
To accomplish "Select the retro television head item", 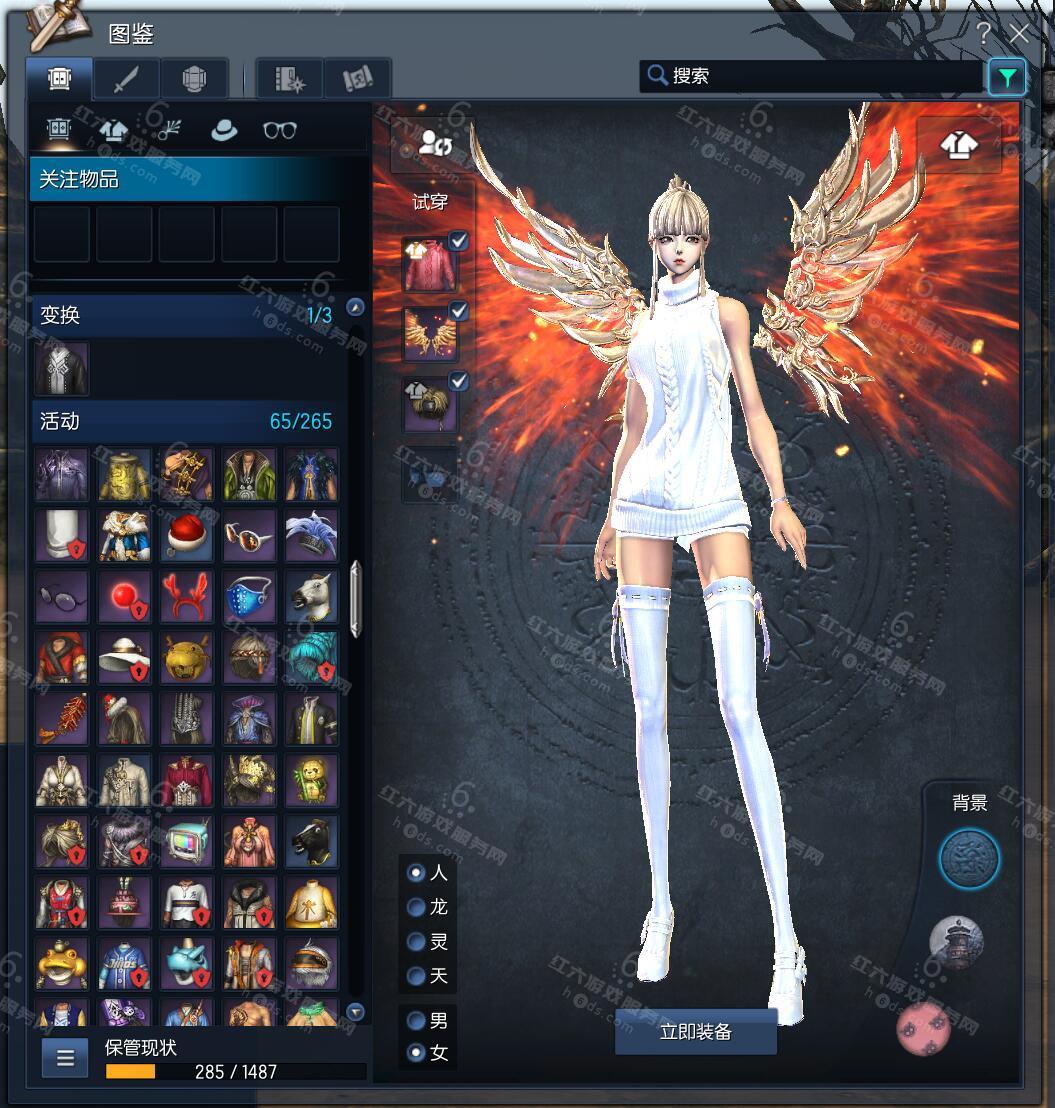I will (x=187, y=841).
